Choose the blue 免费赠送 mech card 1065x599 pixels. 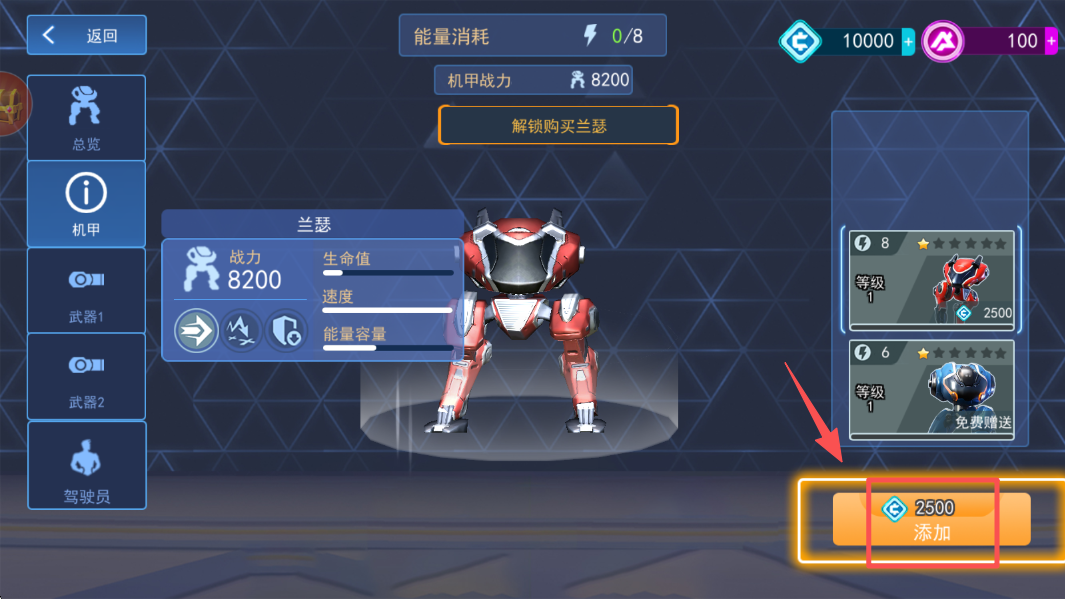pyautogui.click(x=931, y=390)
